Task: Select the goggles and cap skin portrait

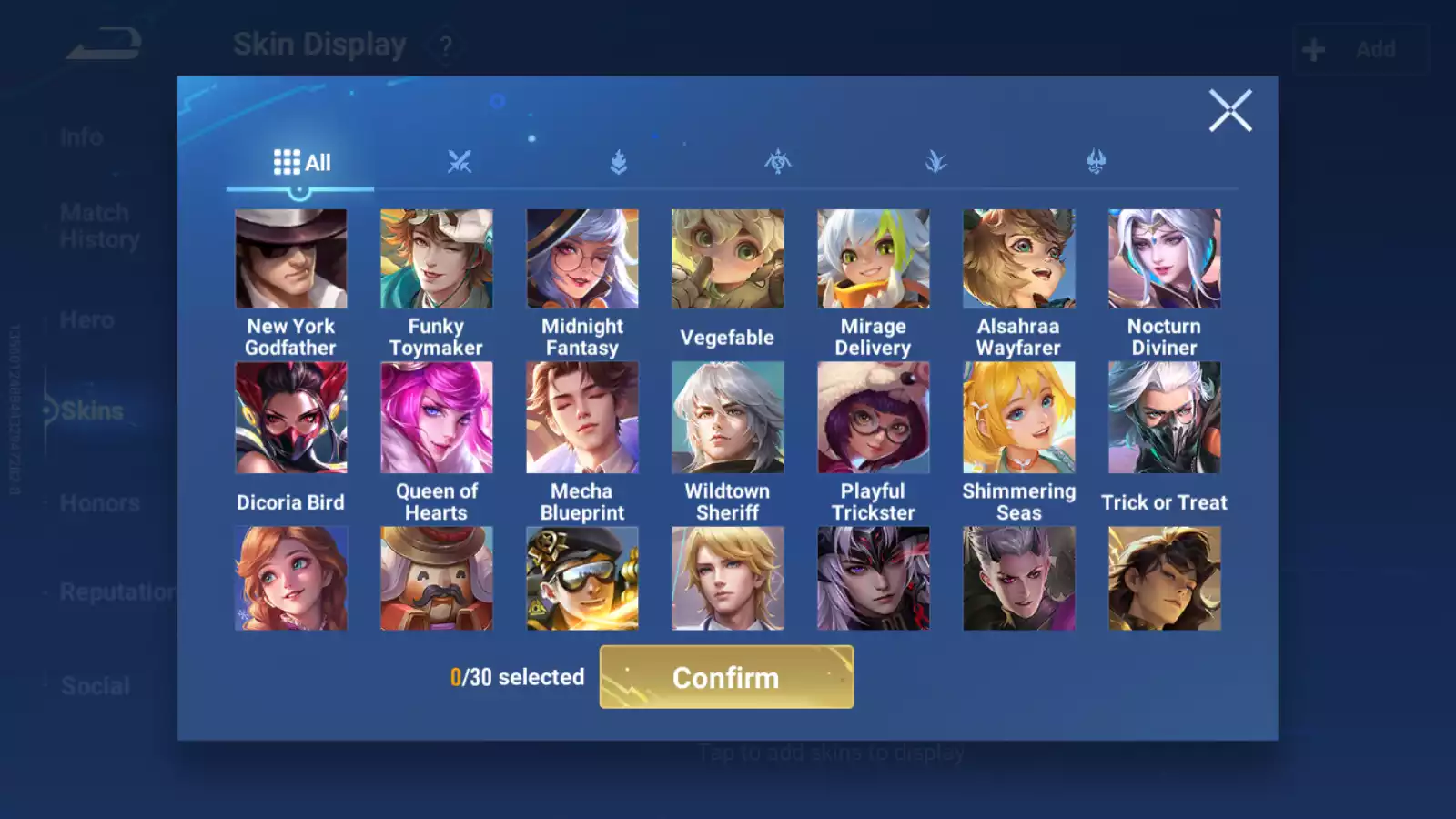Action: click(582, 579)
